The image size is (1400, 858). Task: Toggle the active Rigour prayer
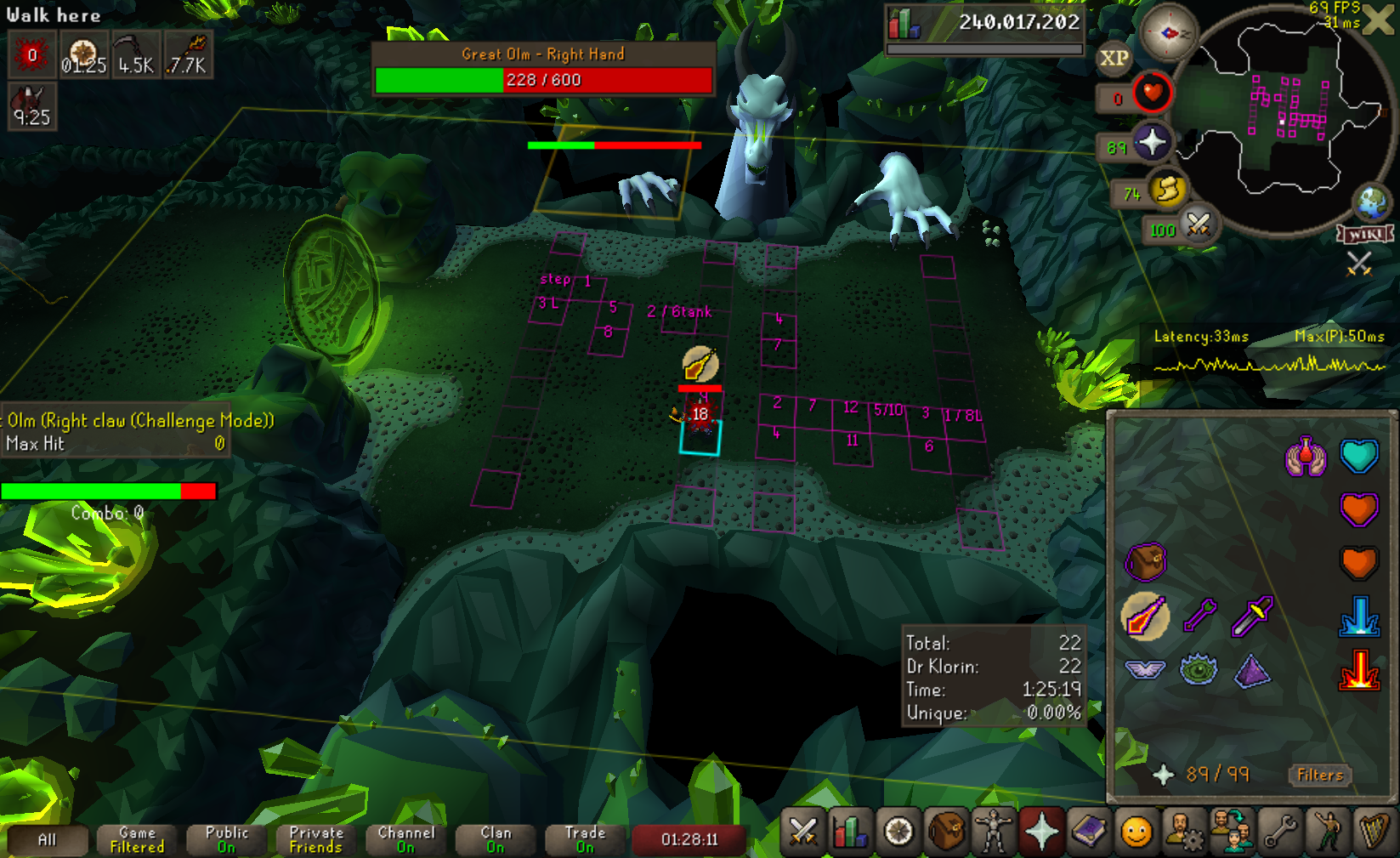1145,616
